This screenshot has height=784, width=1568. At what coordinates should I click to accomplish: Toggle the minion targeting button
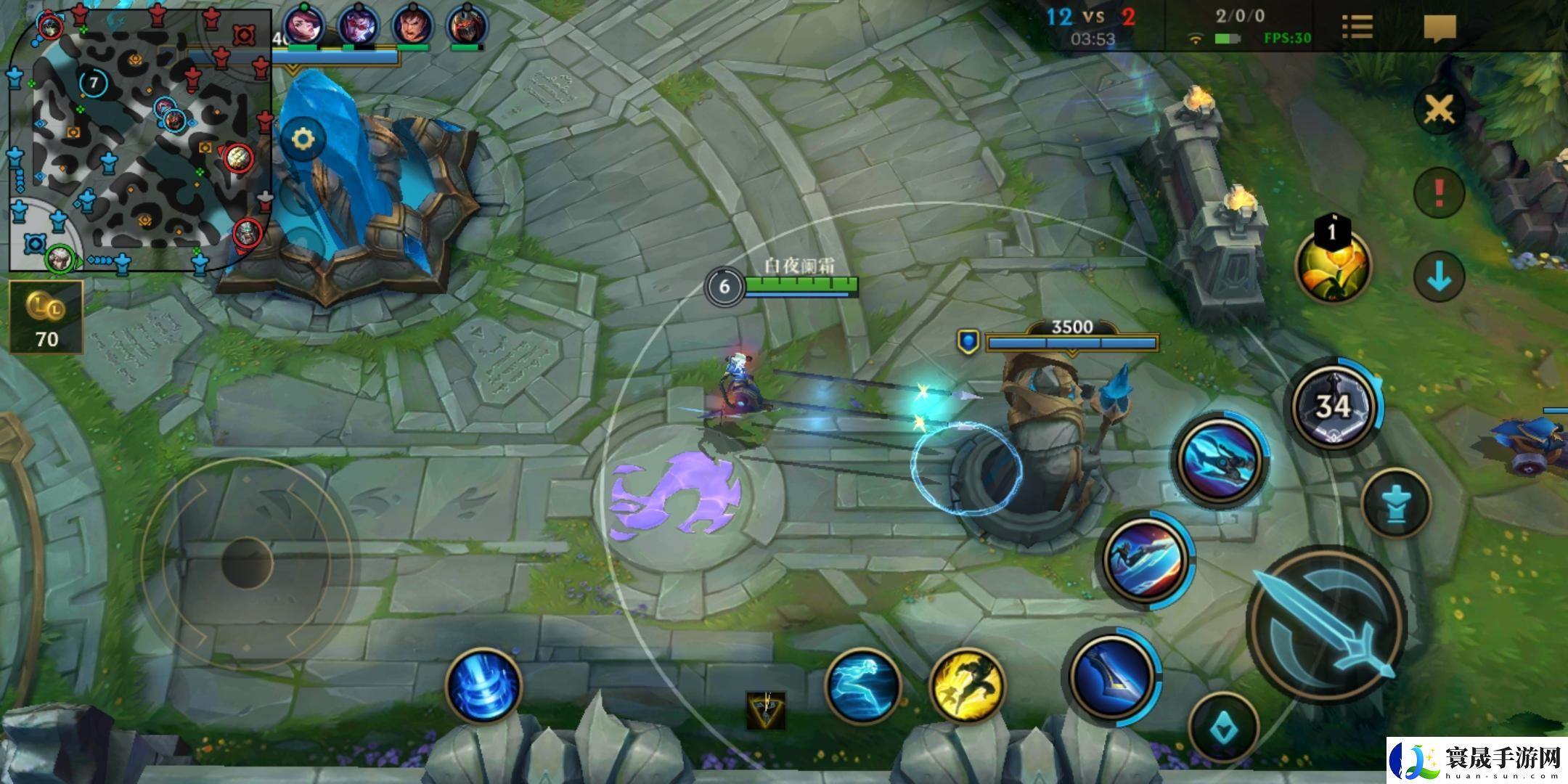click(1395, 502)
